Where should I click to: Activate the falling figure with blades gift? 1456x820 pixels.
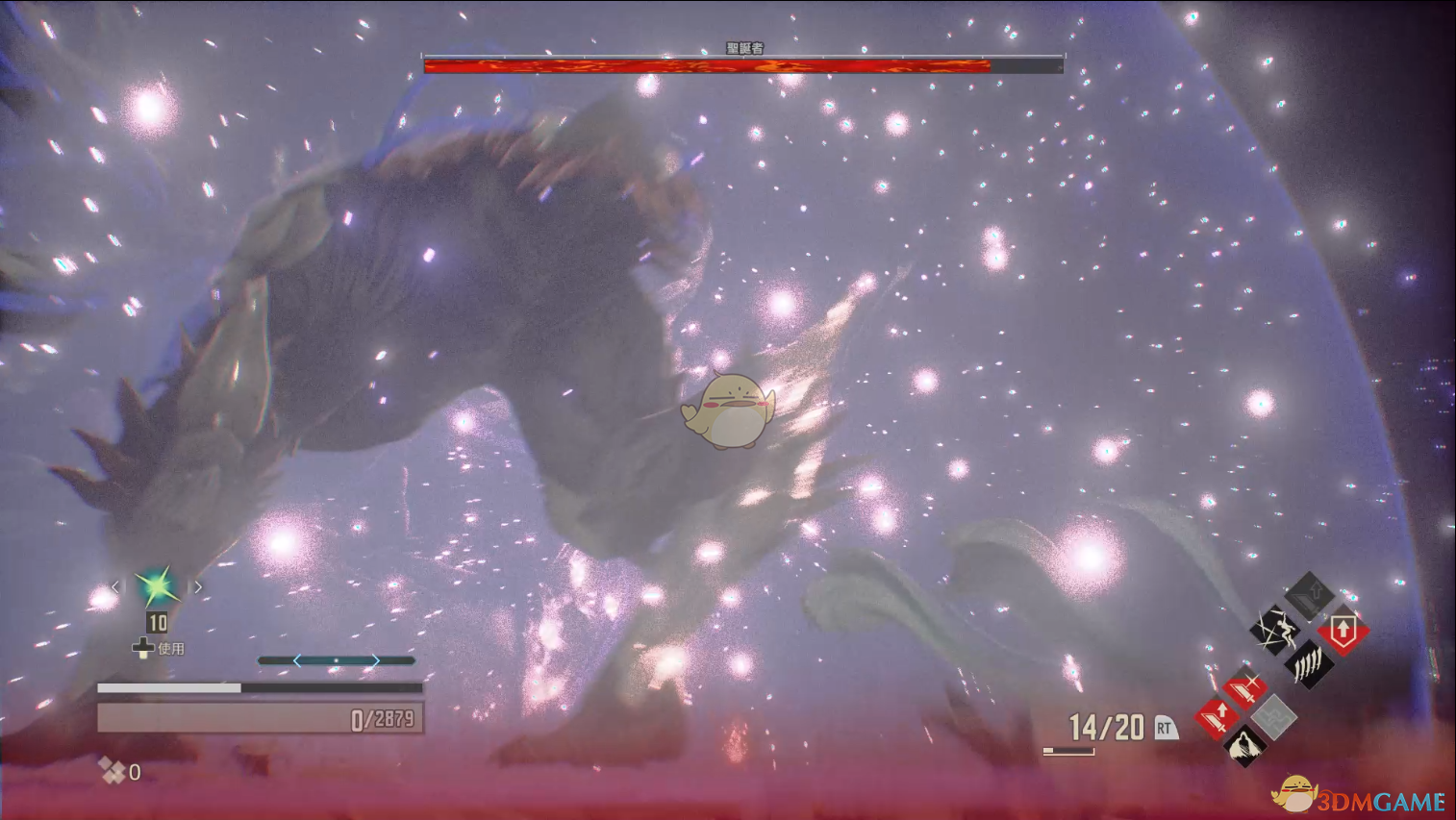[x=1274, y=630]
